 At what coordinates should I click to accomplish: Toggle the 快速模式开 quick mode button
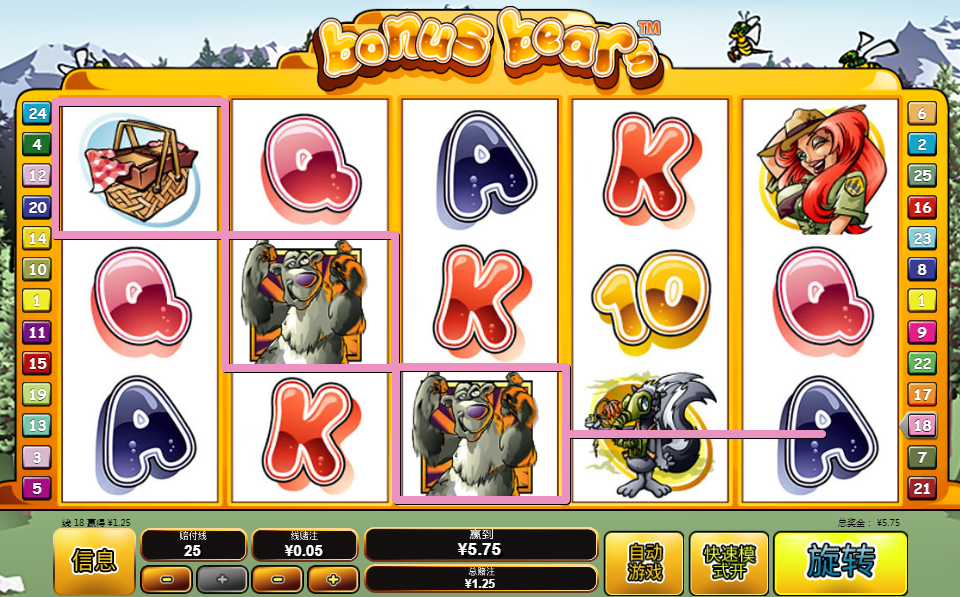coord(729,563)
